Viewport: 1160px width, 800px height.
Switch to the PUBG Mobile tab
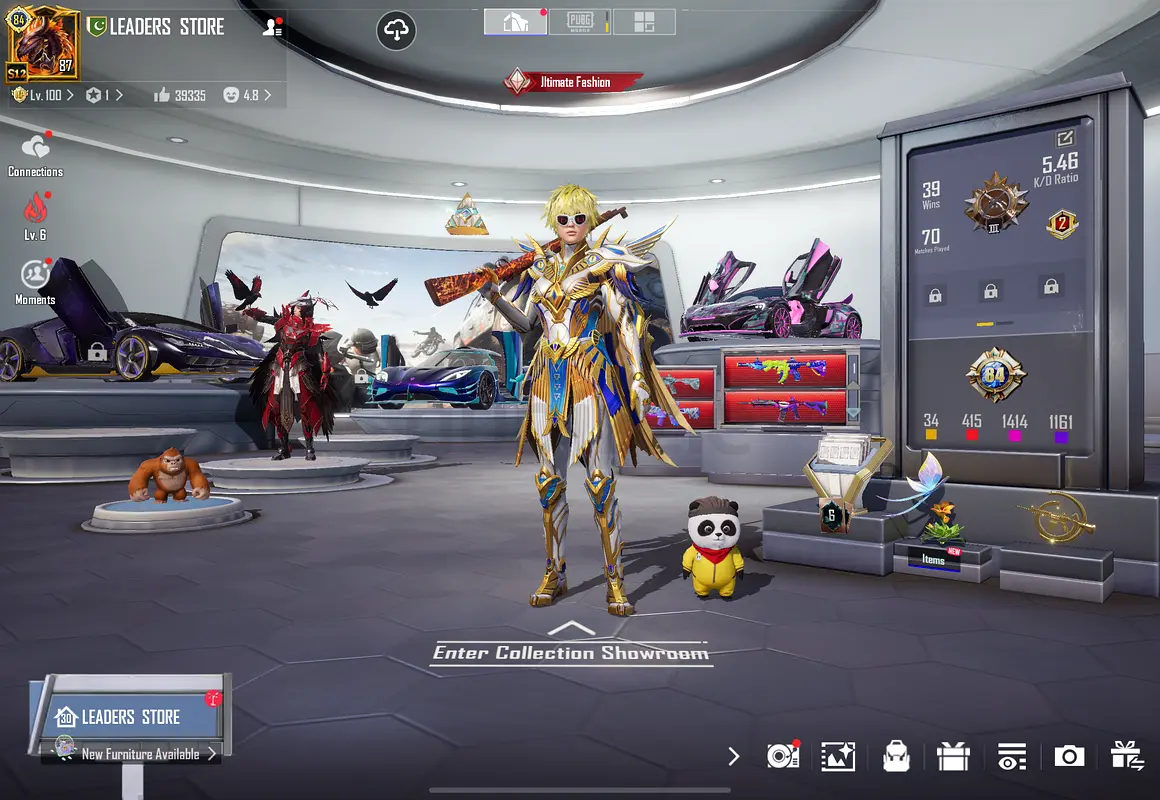pyautogui.click(x=579, y=22)
